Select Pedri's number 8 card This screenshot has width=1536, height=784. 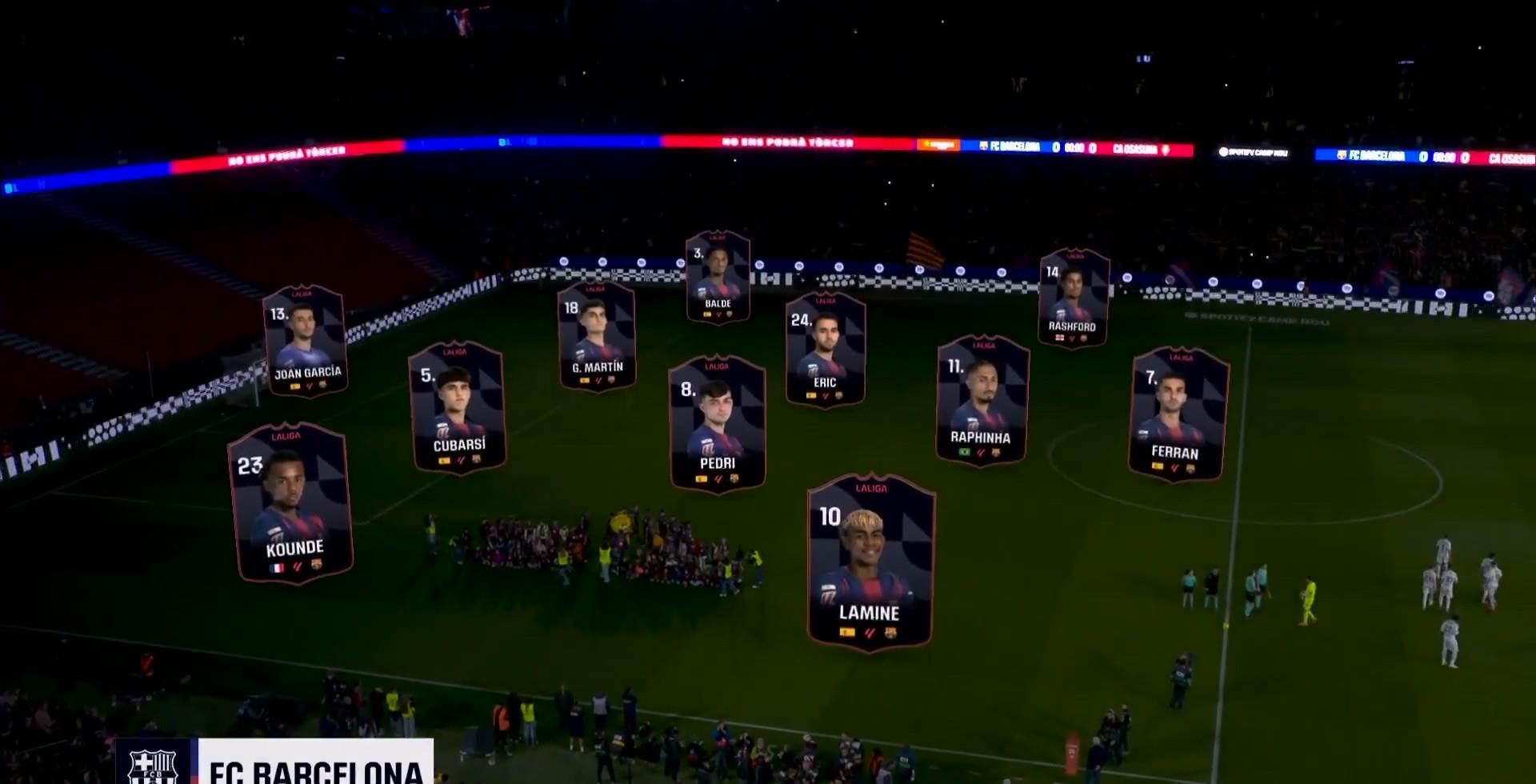pos(717,422)
